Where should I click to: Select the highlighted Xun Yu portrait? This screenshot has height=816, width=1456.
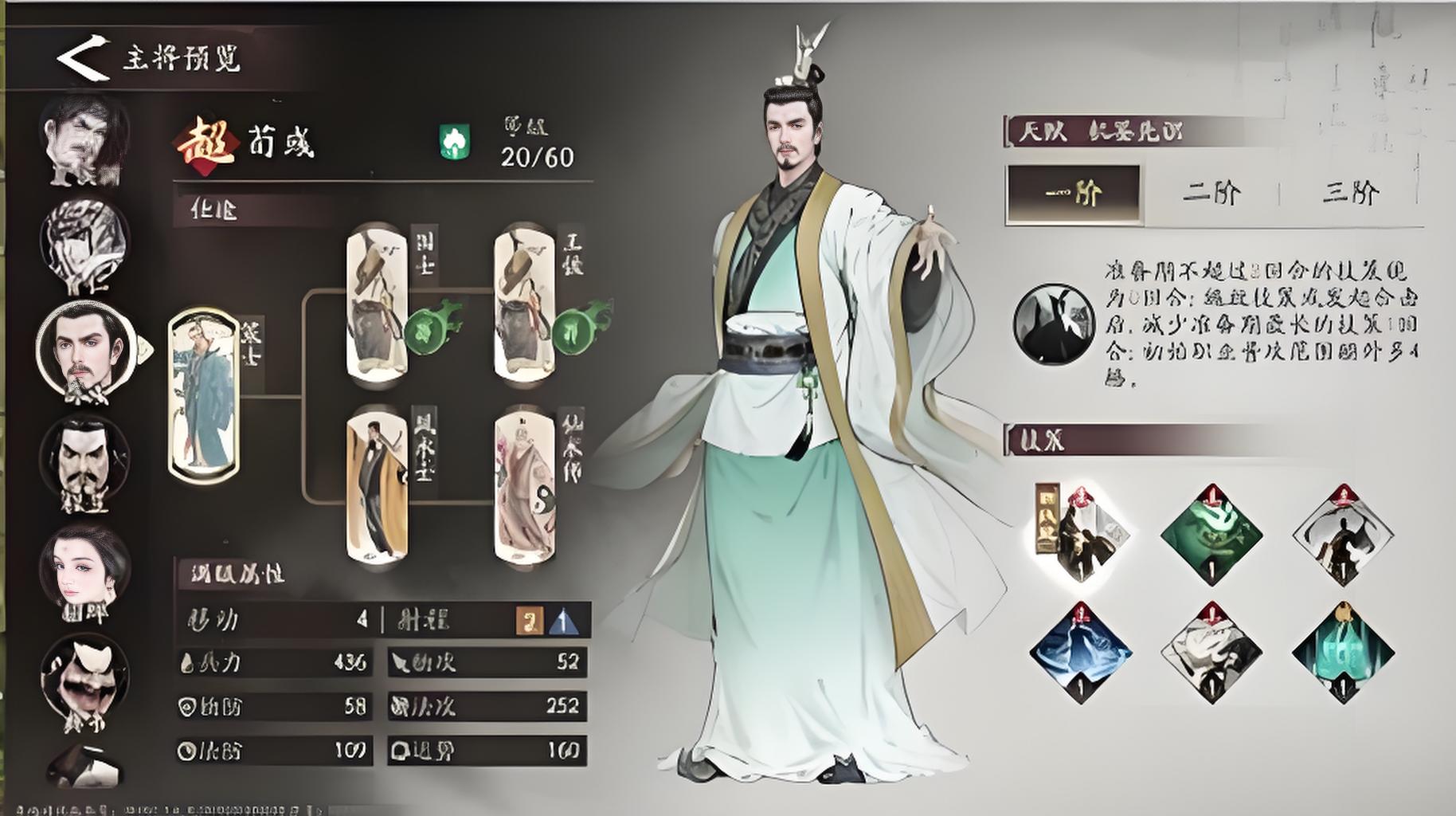(x=84, y=351)
